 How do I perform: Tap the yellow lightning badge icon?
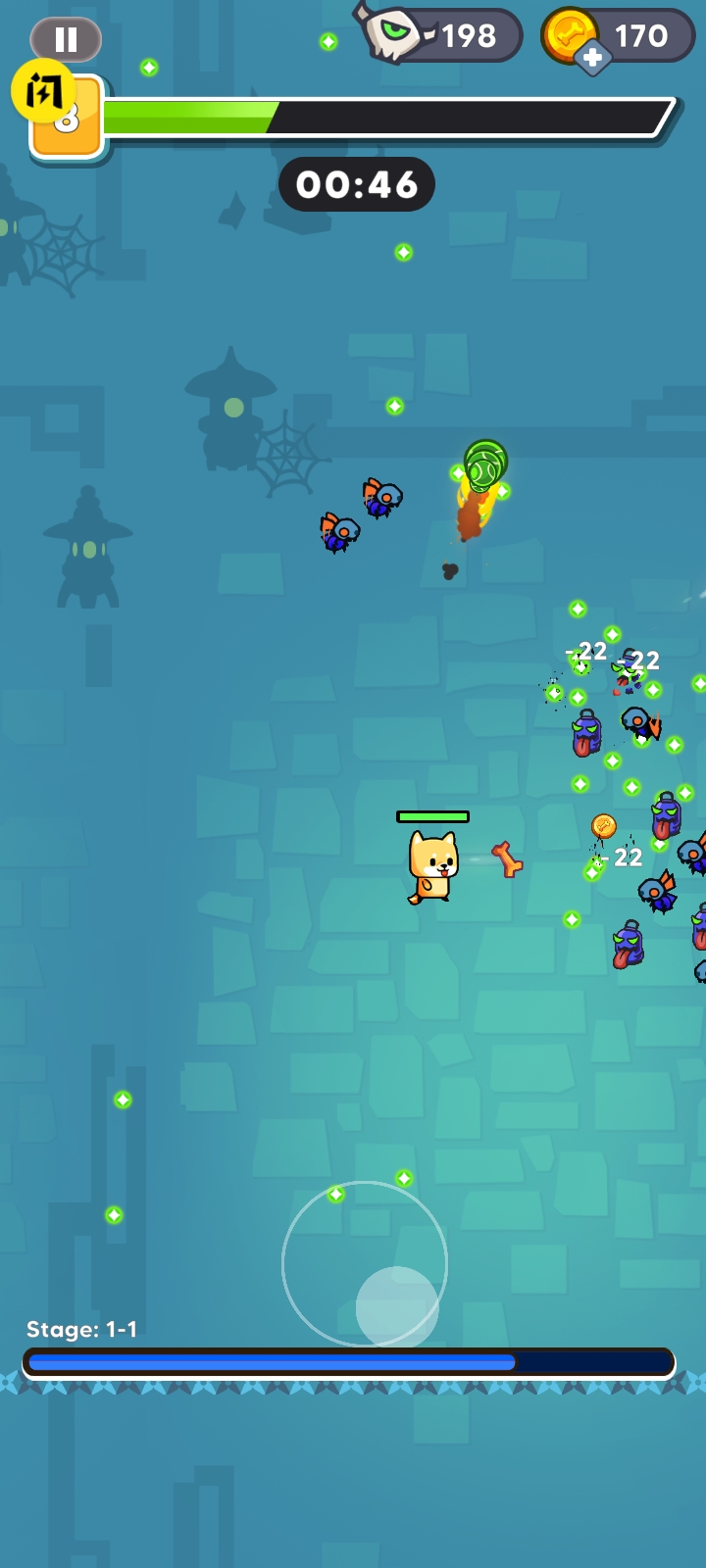click(x=42, y=90)
